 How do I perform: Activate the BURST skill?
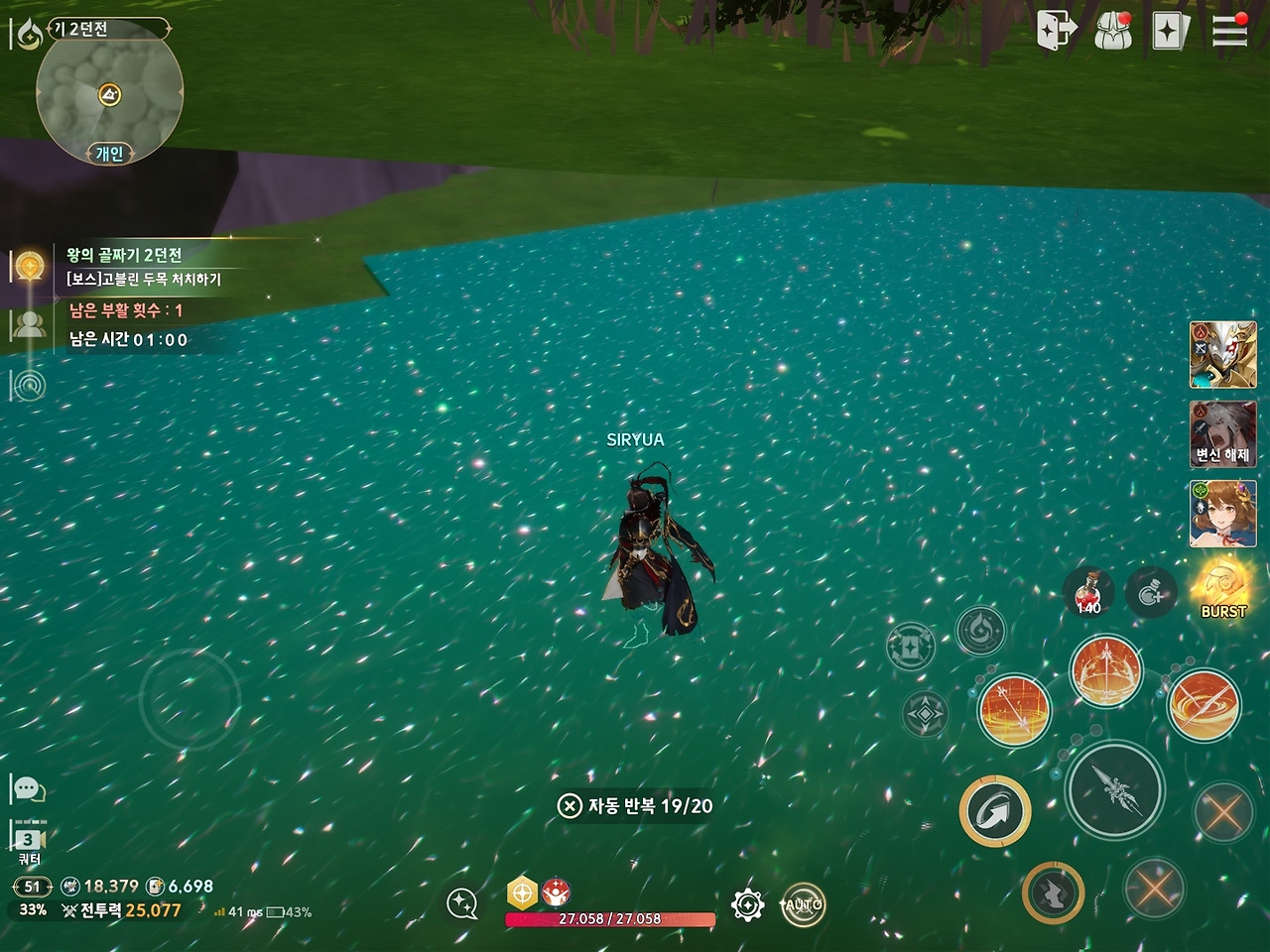pyautogui.click(x=1222, y=587)
